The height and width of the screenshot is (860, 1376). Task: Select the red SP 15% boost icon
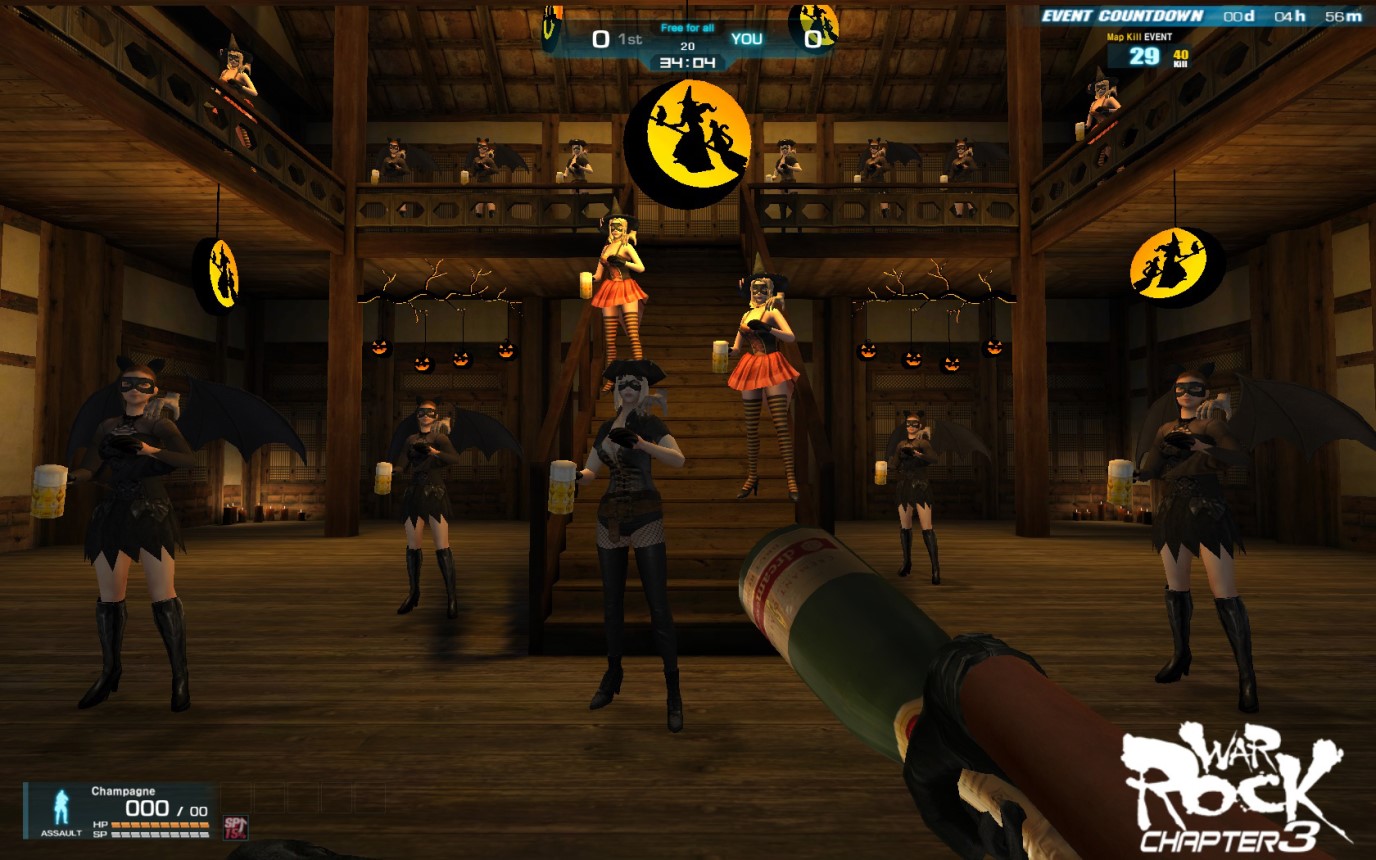coord(235,826)
